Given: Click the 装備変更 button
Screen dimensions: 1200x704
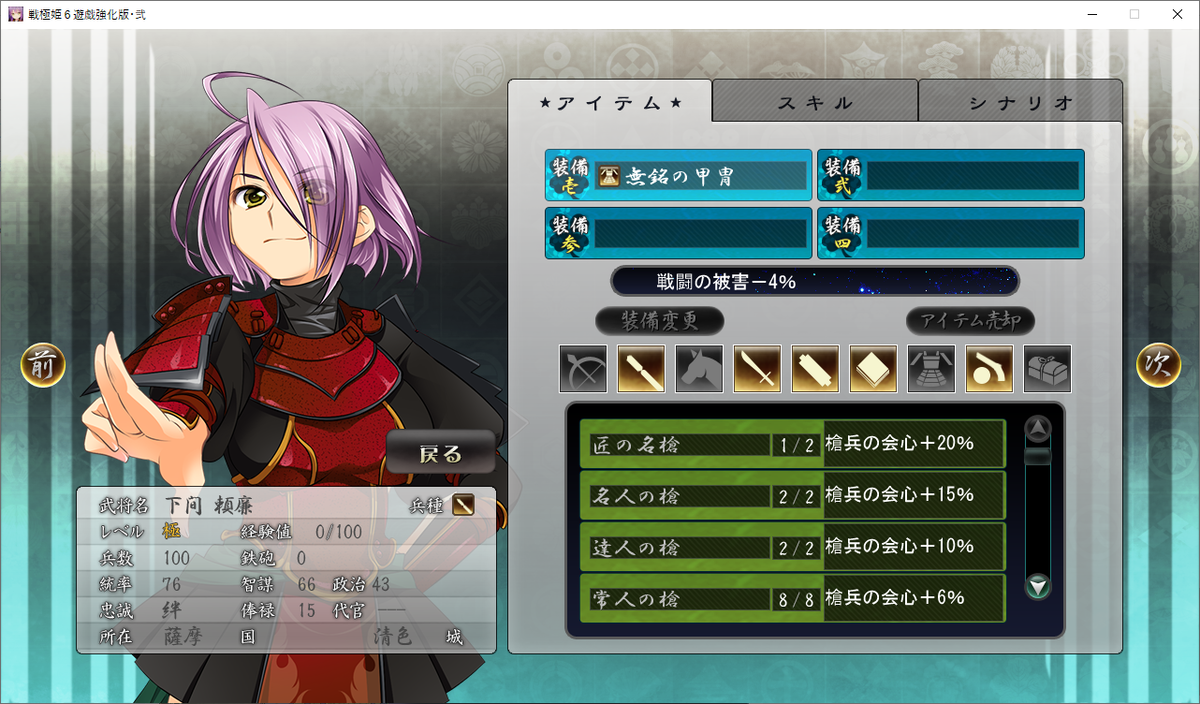Looking at the screenshot, I should [659, 321].
